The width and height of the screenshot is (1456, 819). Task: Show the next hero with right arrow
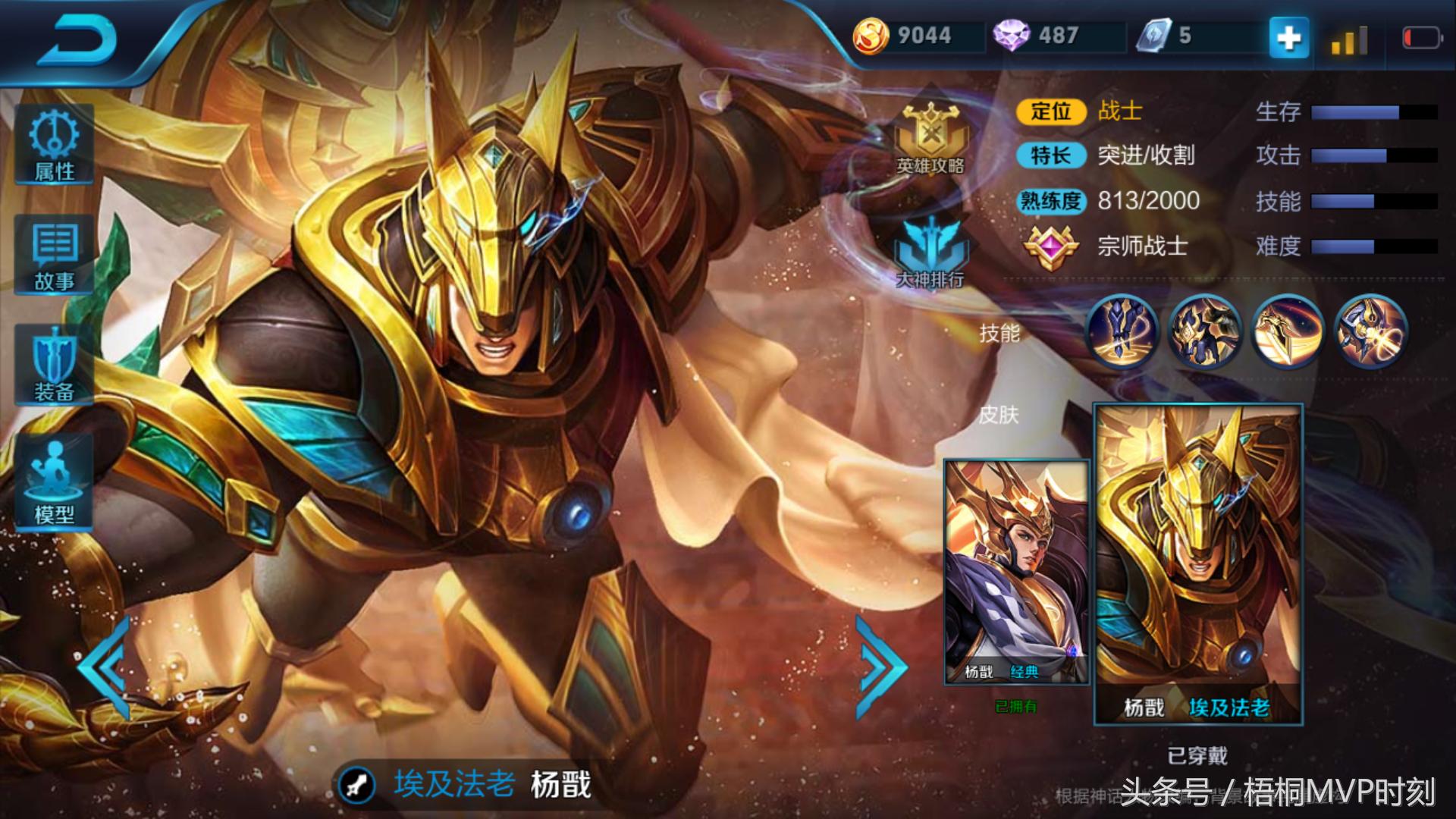tap(880, 667)
